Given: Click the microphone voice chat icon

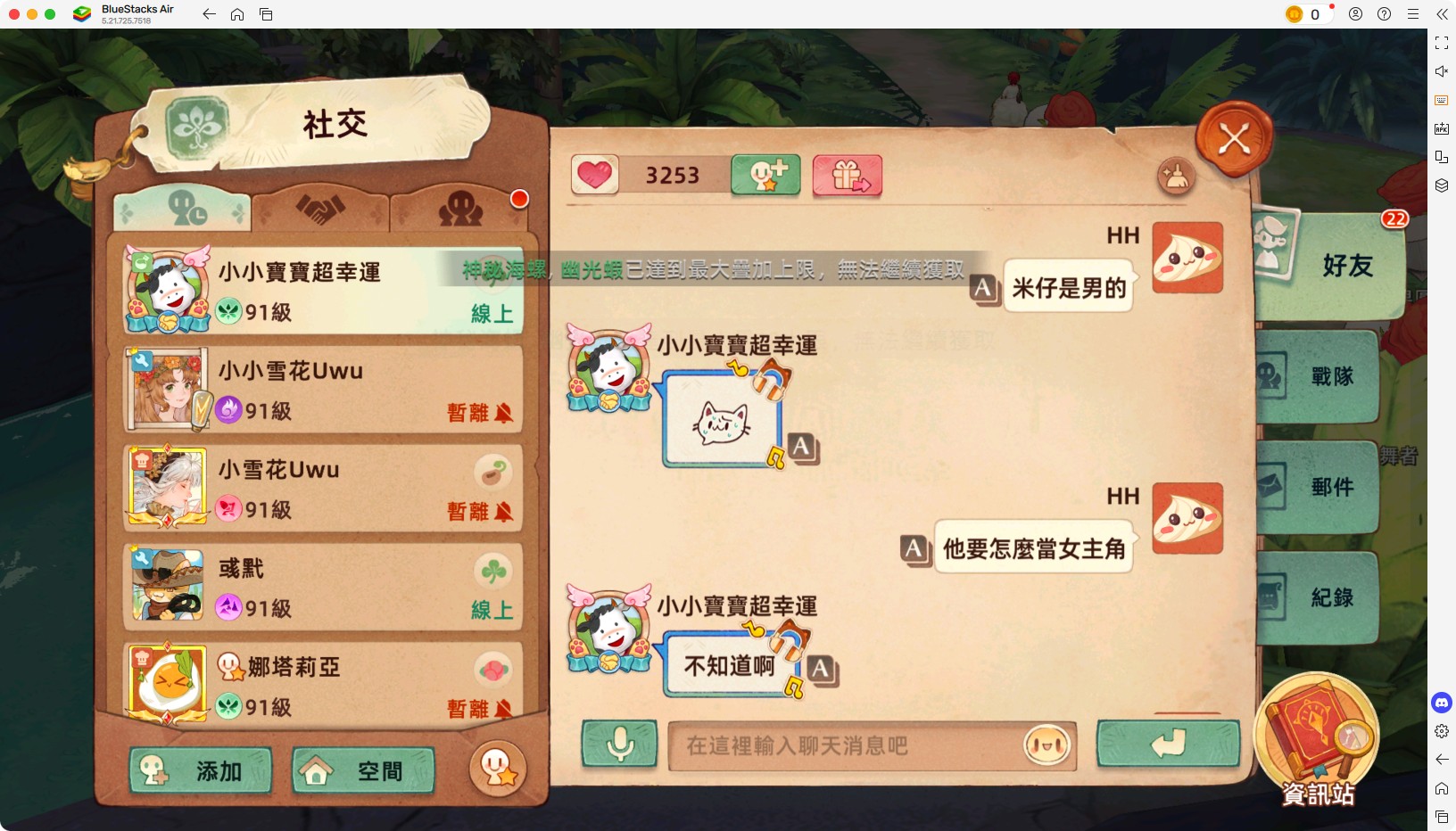Looking at the screenshot, I should pyautogui.click(x=619, y=745).
